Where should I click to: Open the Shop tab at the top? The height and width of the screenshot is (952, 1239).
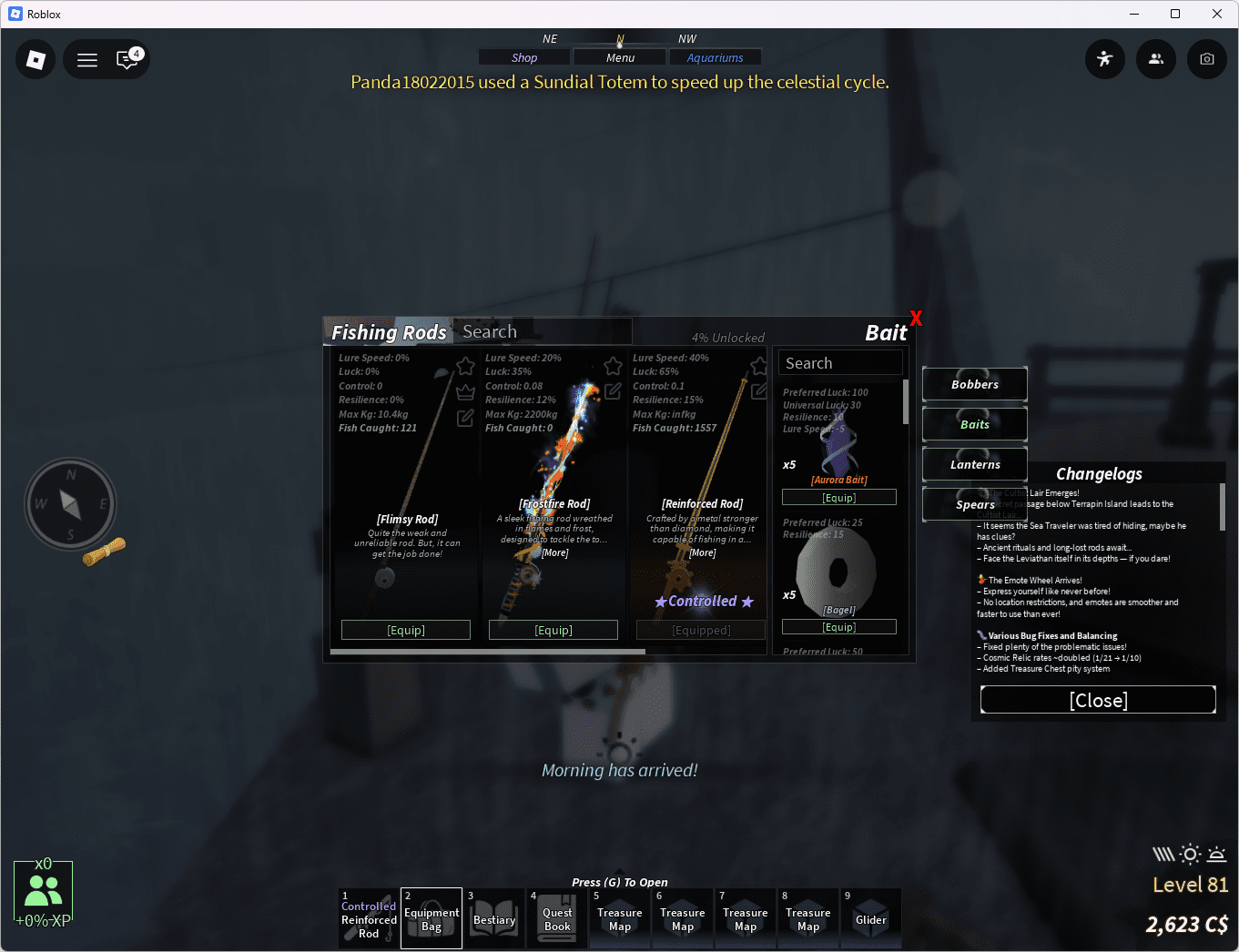click(523, 56)
